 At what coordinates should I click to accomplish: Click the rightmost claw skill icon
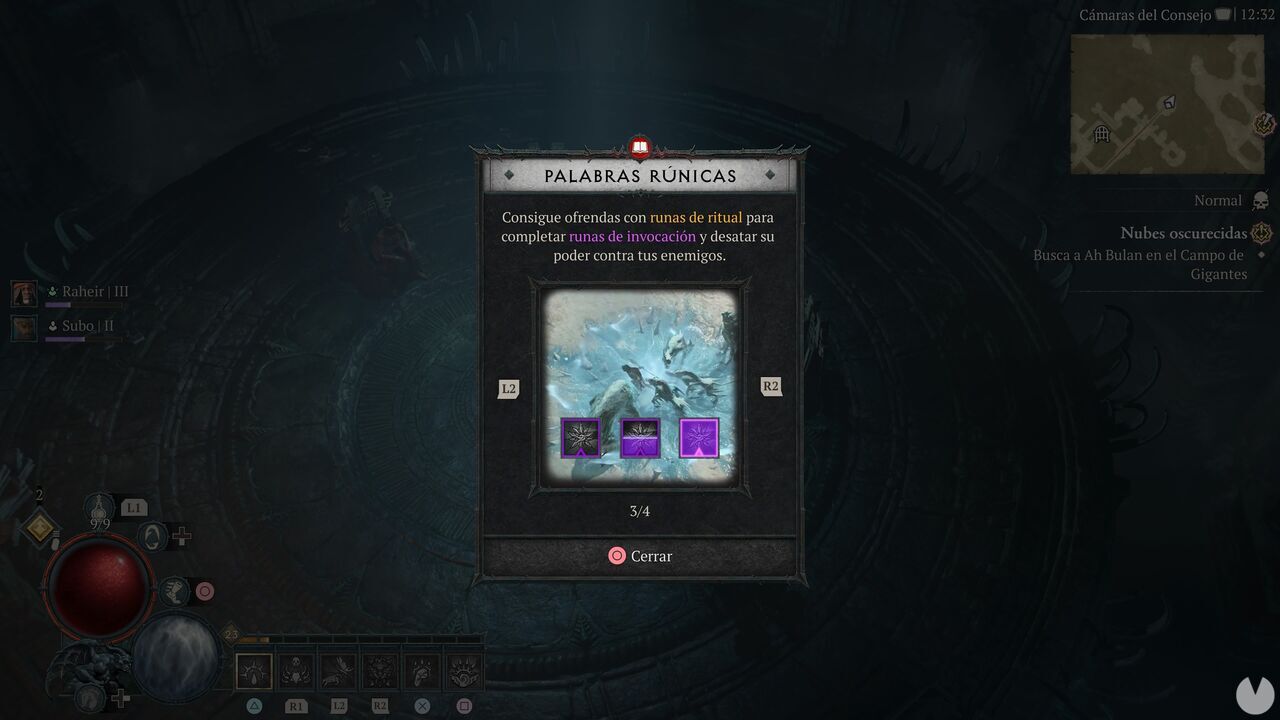464,670
